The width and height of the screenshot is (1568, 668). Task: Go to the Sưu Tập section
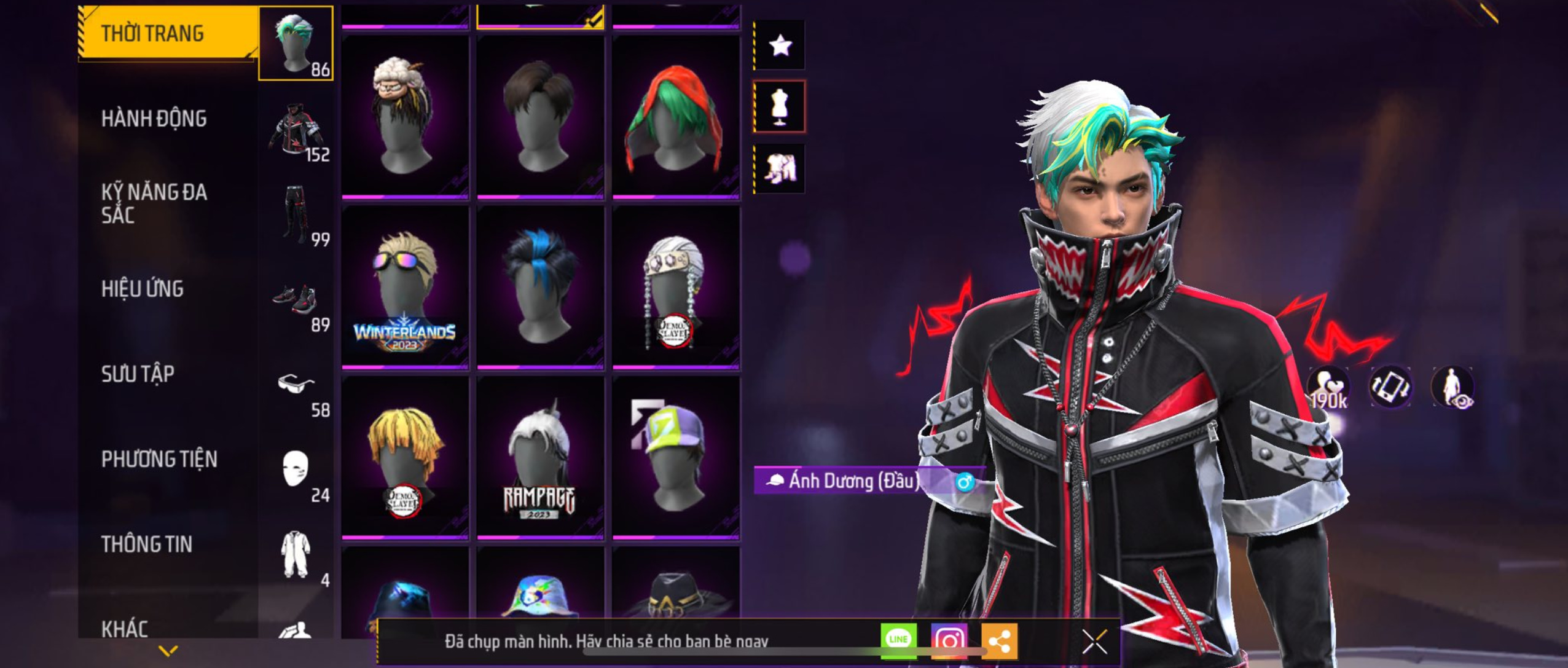point(138,374)
